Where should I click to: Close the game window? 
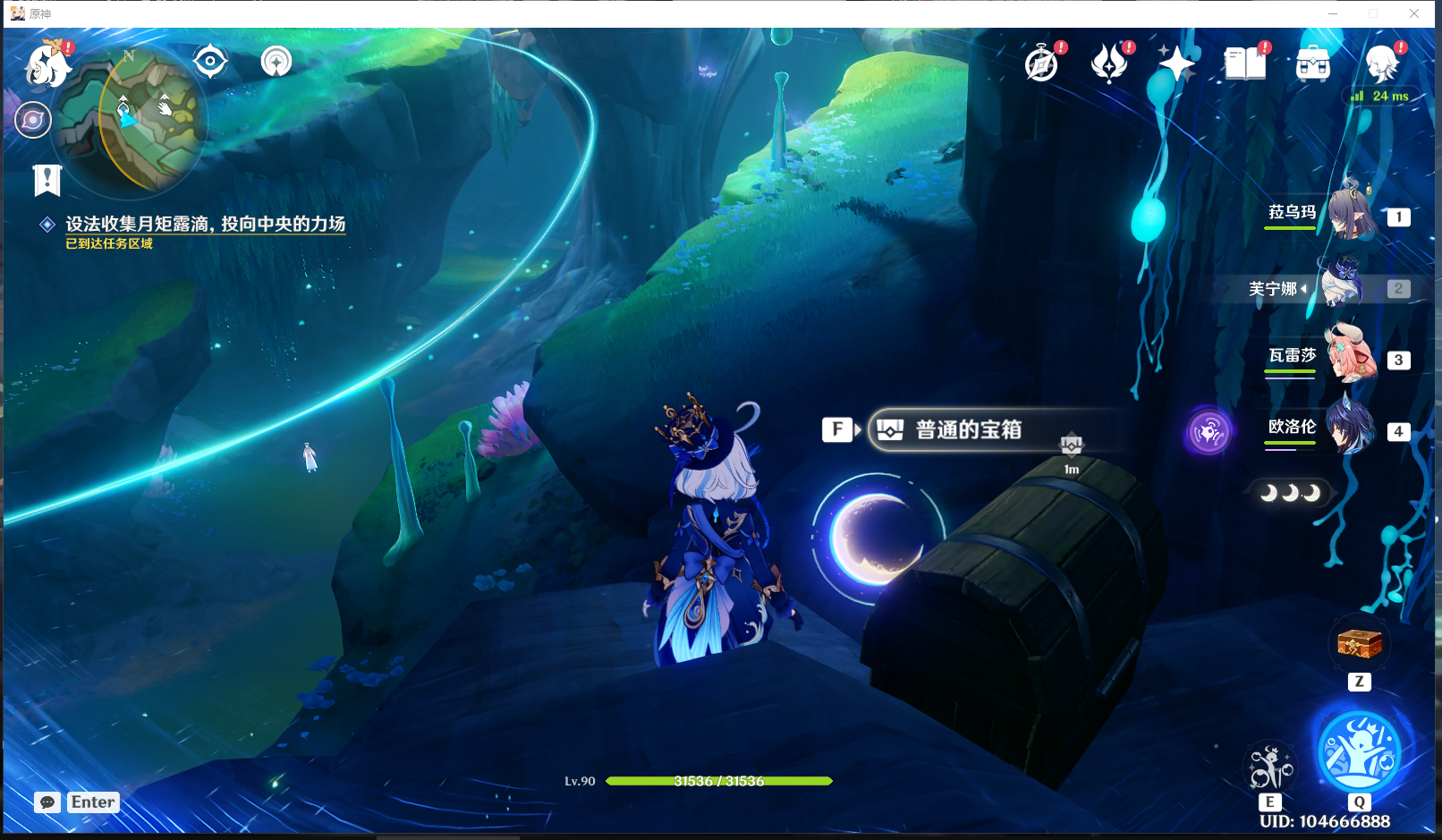[x=1414, y=13]
